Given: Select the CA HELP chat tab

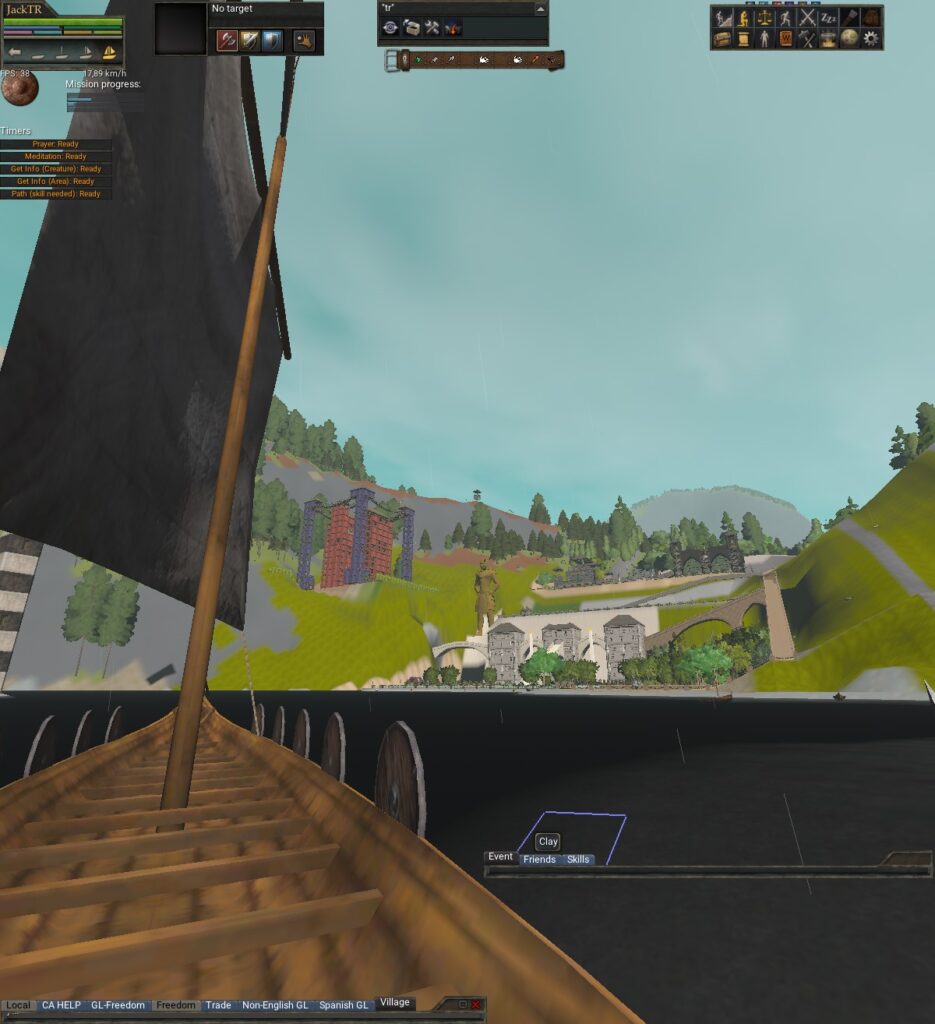Looking at the screenshot, I should 61,1005.
